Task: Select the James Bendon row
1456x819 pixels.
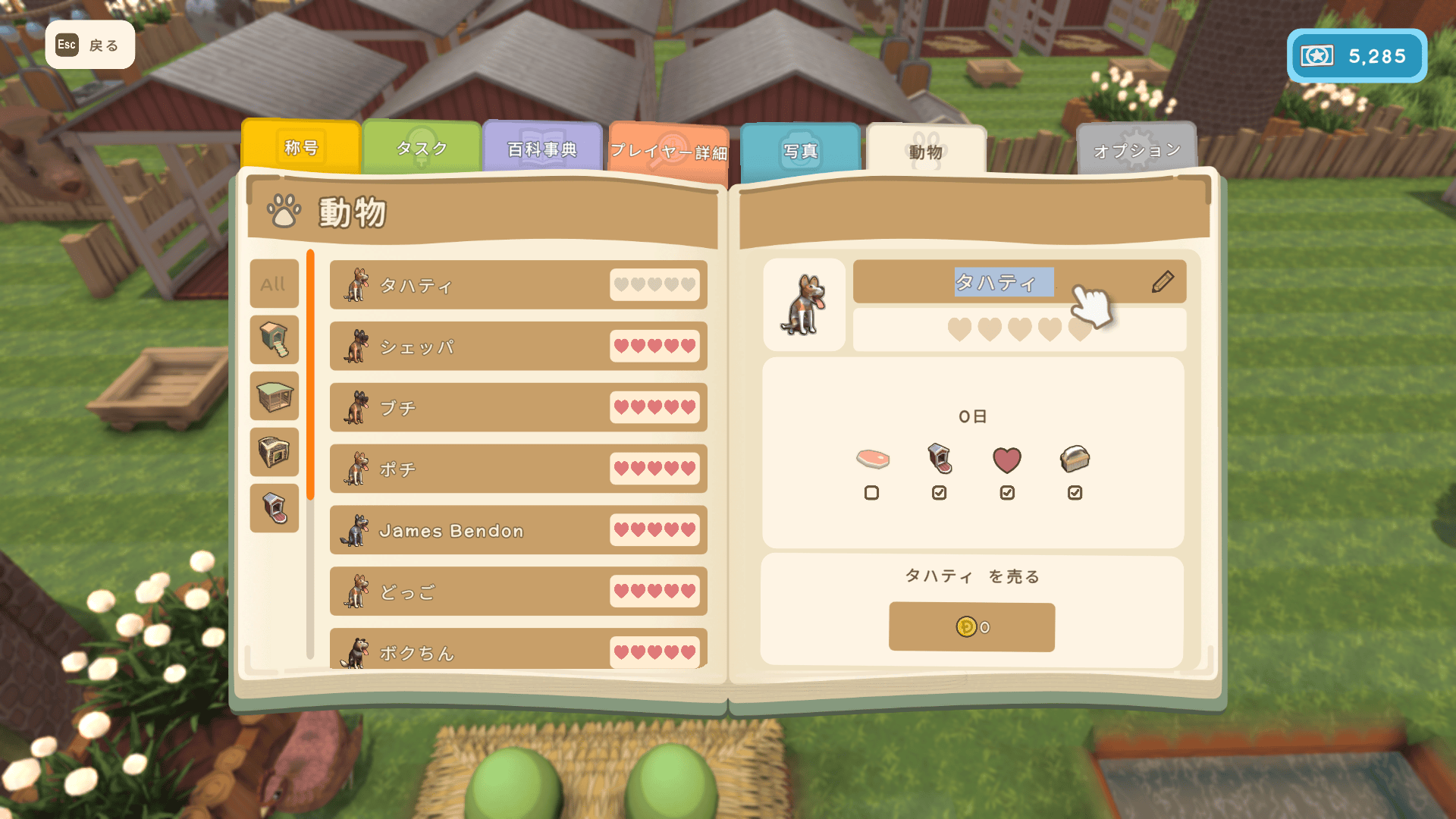Action: tap(518, 531)
